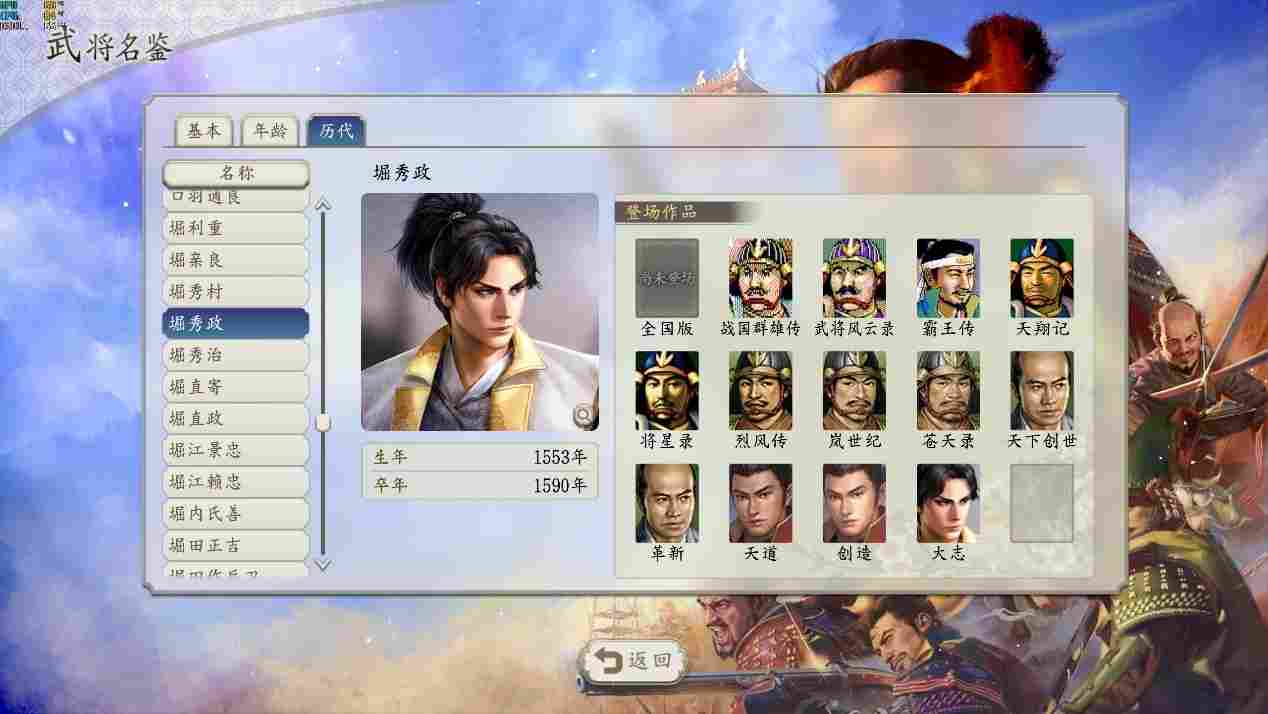This screenshot has width=1268, height=714.
Task: Open the 年龄 tab
Action: (270, 131)
